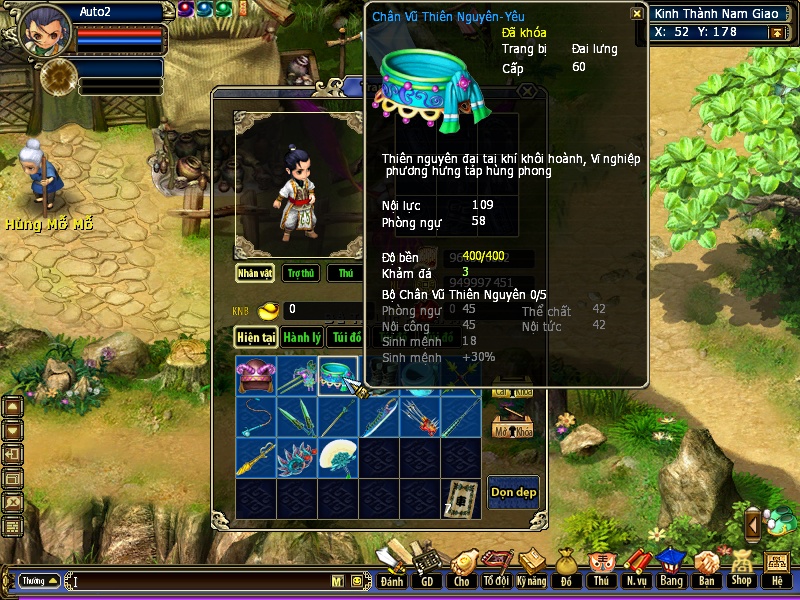Select the white feather fan item

[x=338, y=458]
